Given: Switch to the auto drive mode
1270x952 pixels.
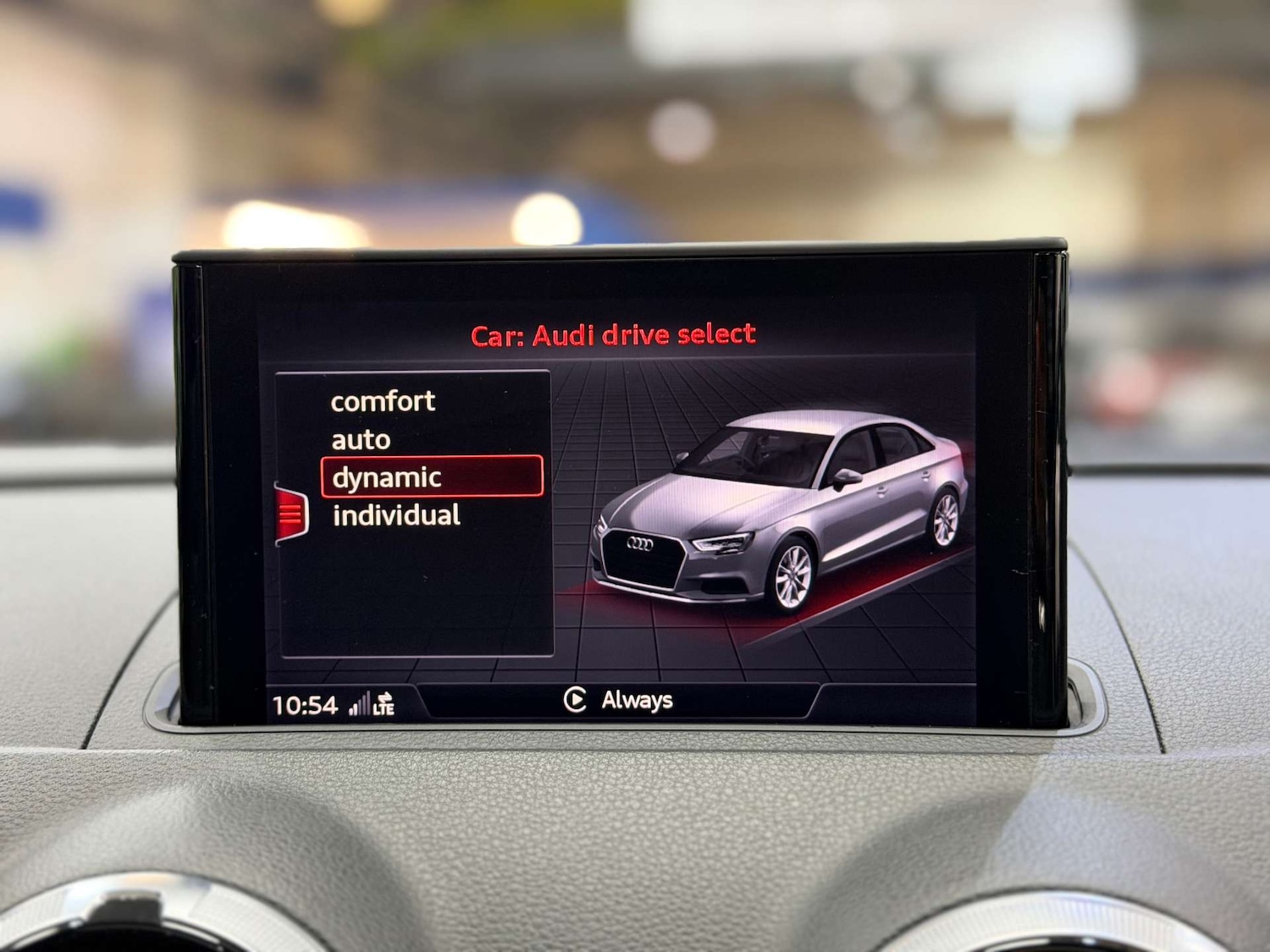Looking at the screenshot, I should (361, 439).
